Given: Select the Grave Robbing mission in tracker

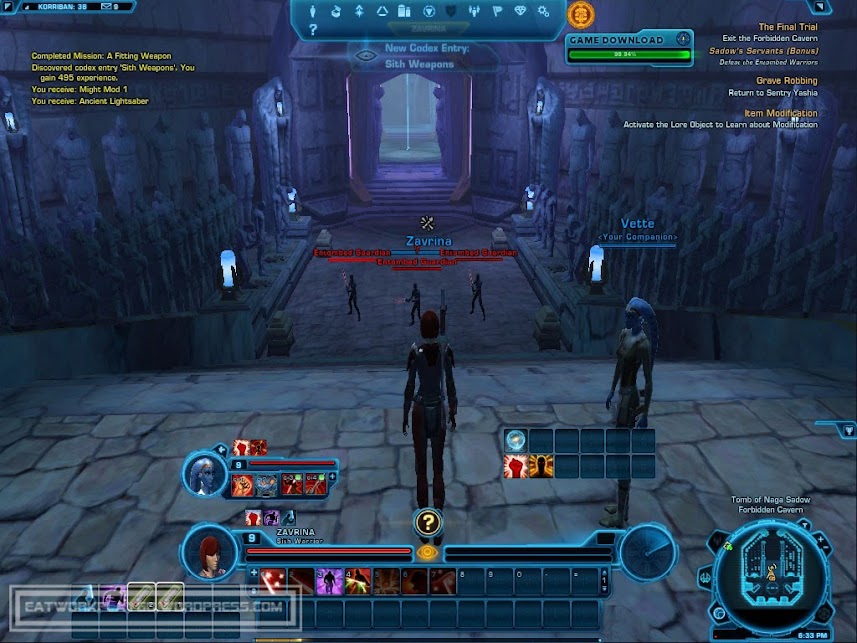Looking at the screenshot, I should click(x=786, y=80).
